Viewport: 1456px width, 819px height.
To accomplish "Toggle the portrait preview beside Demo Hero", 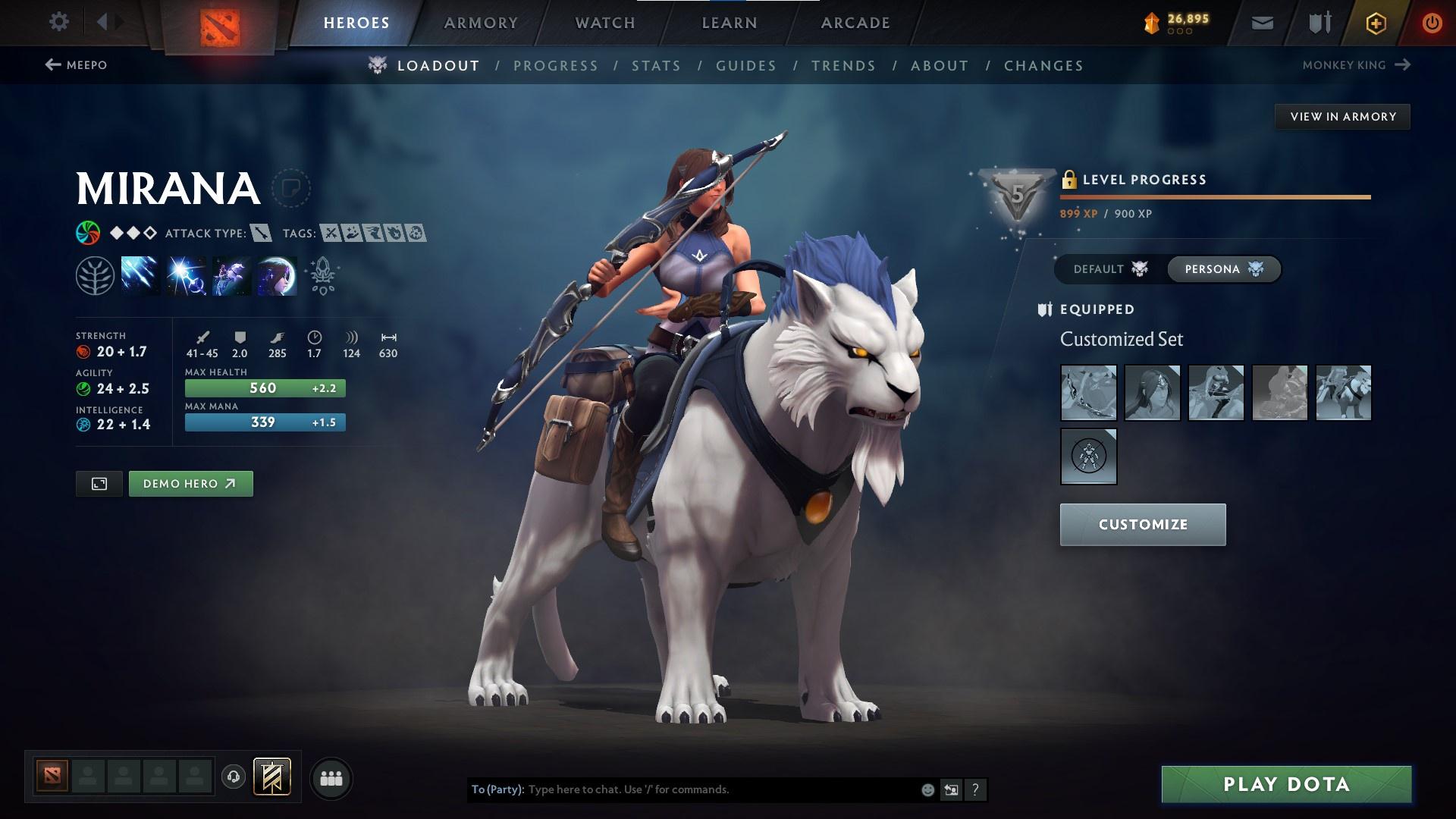I will [99, 483].
